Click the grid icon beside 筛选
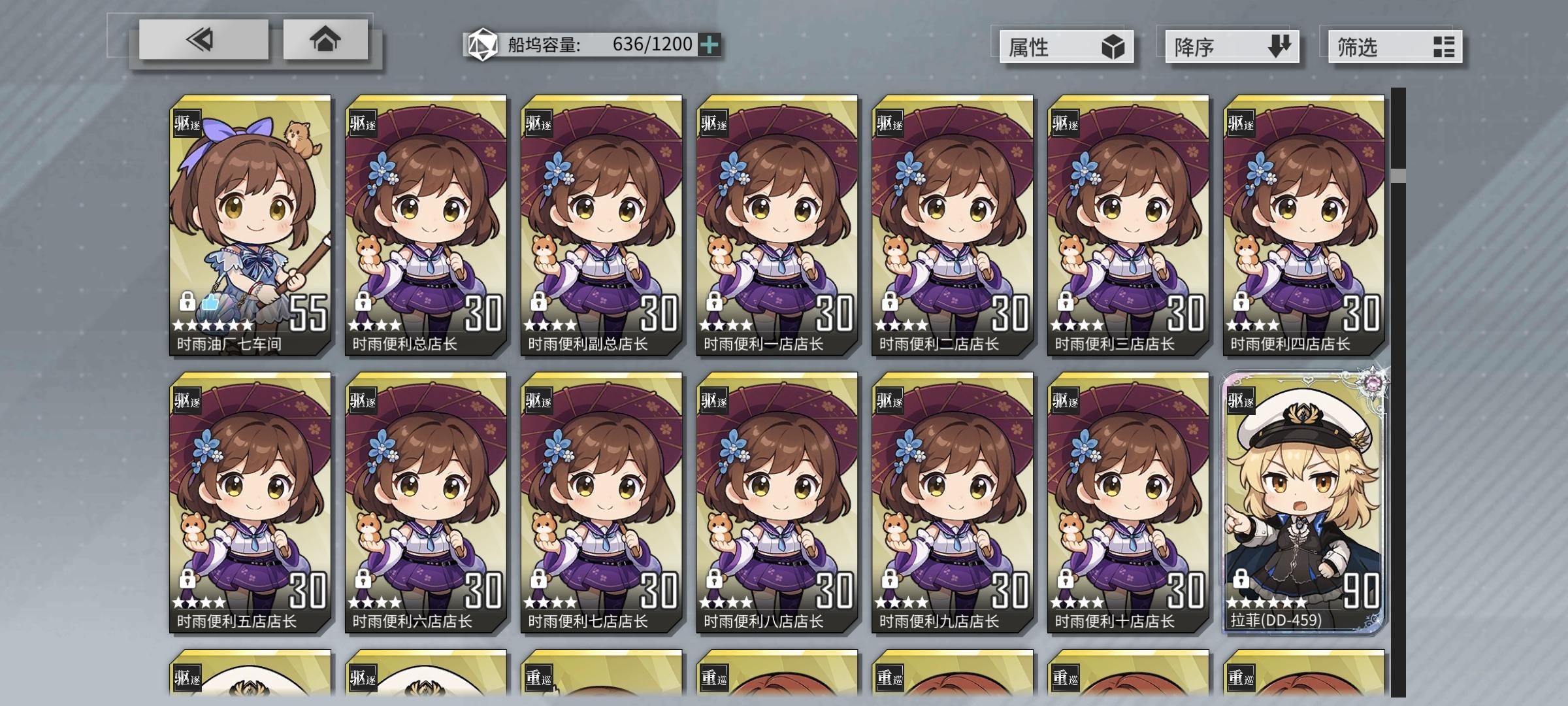The height and width of the screenshot is (706, 1568). (1443, 46)
